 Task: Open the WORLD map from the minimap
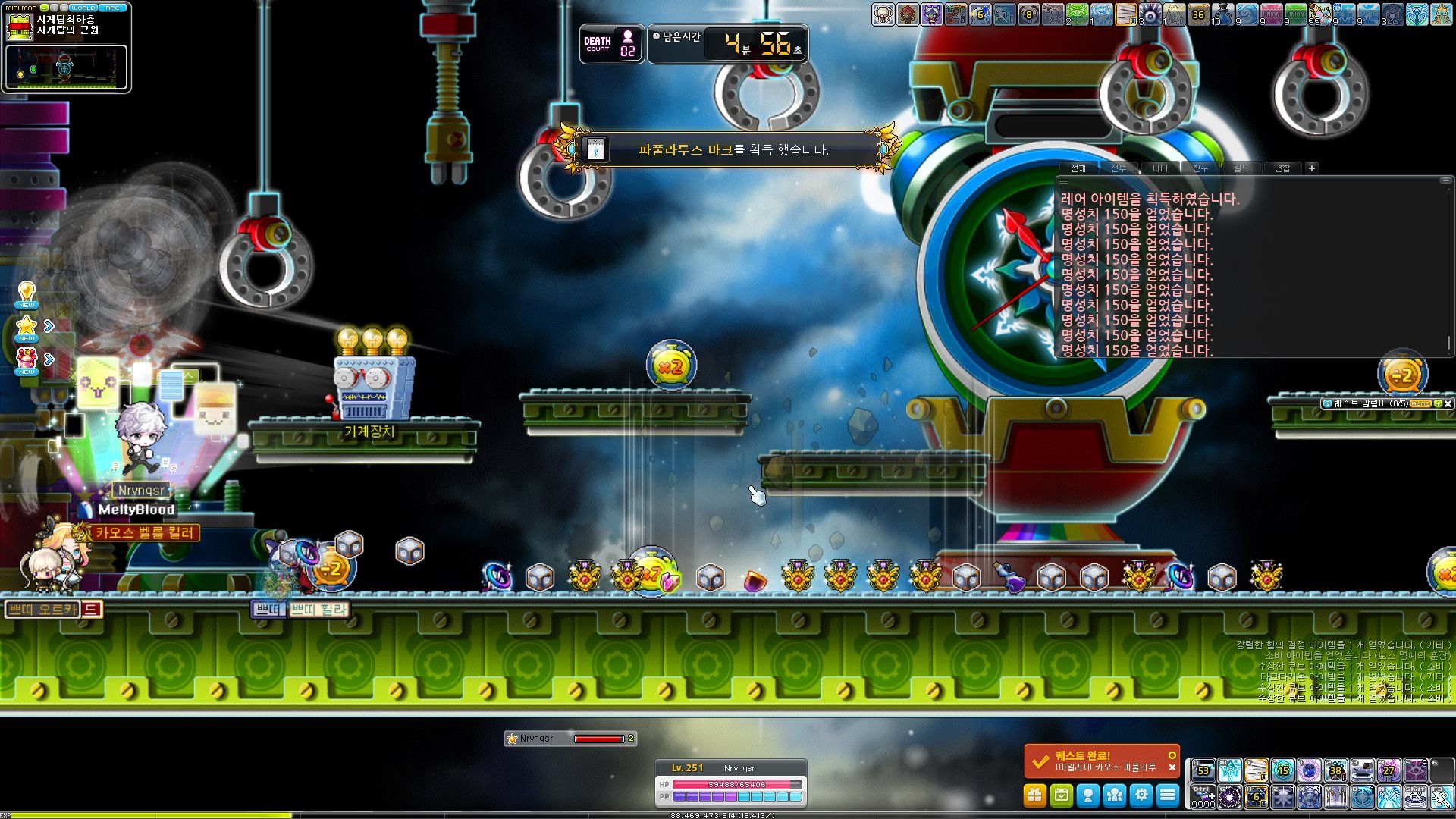(83, 8)
